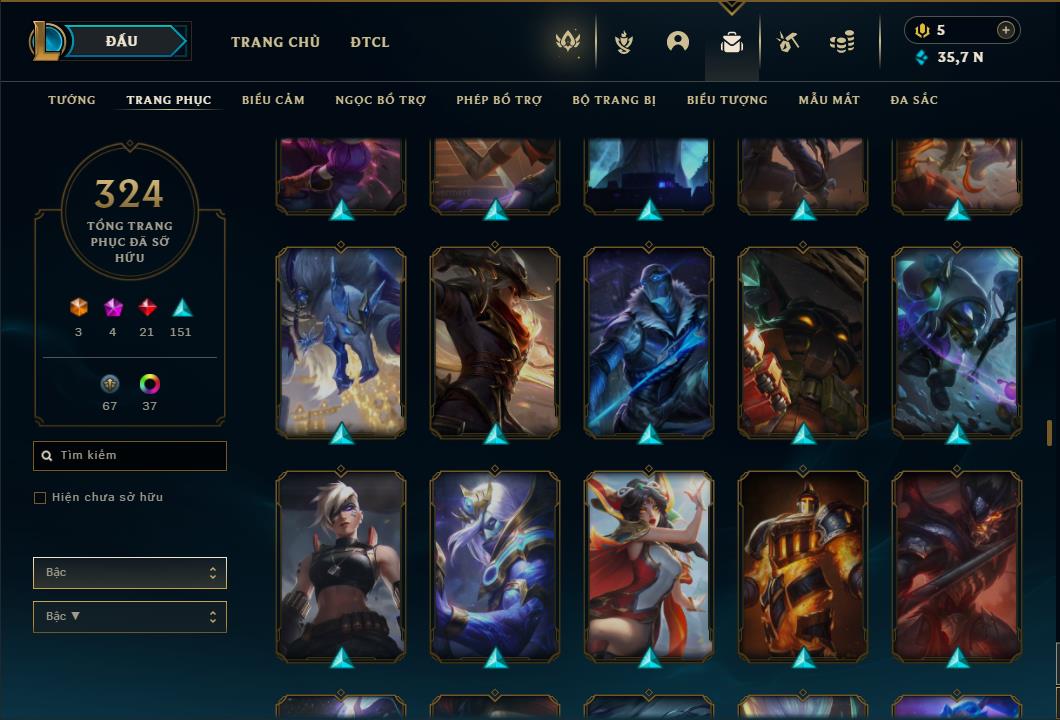
Task: Select the PHÉP BỔ TRỢ tab
Action: pos(499,100)
